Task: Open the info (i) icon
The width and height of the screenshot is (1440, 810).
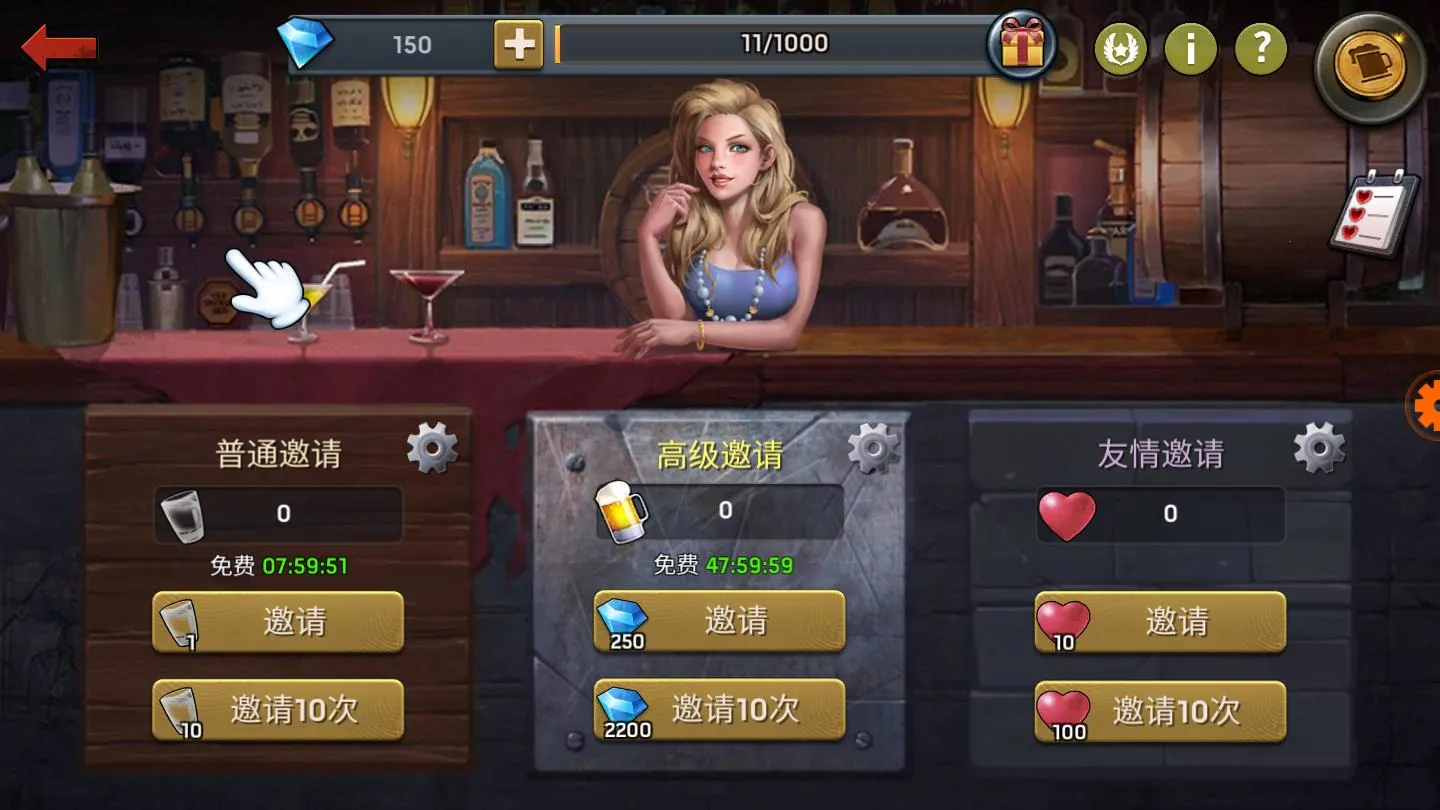Action: [x=1191, y=48]
